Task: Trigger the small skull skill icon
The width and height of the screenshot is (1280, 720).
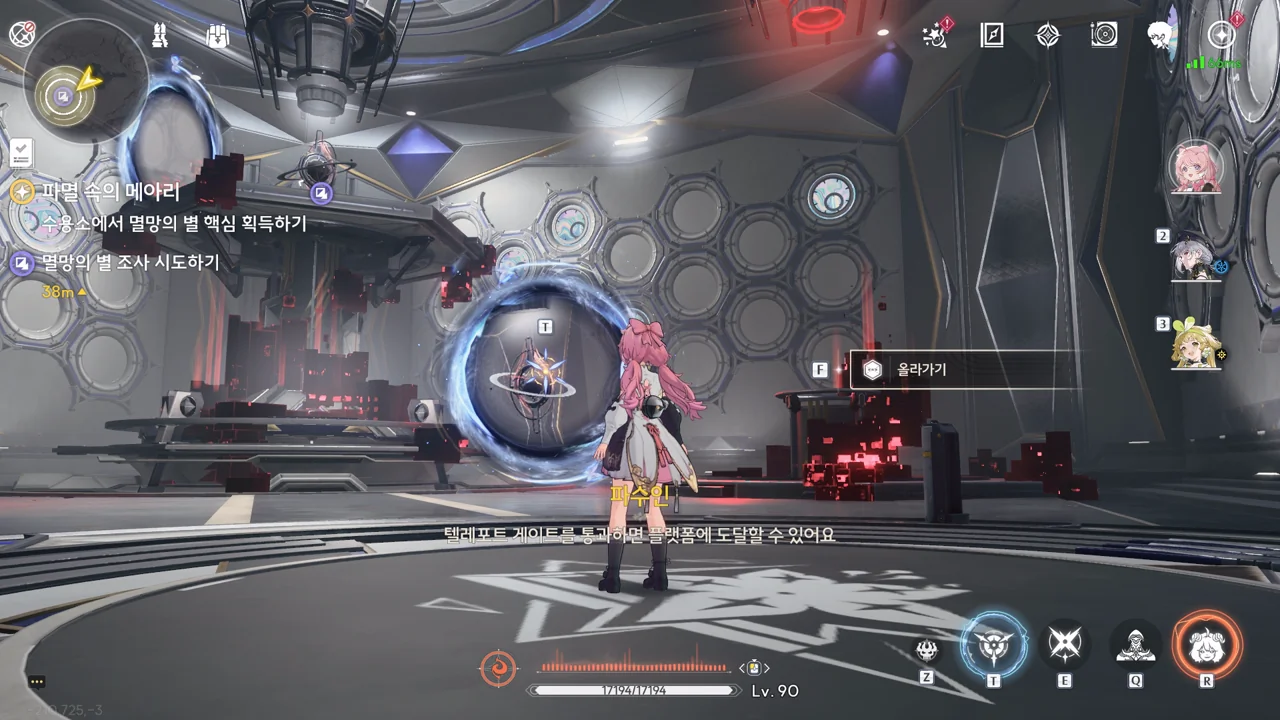Action: (x=927, y=651)
